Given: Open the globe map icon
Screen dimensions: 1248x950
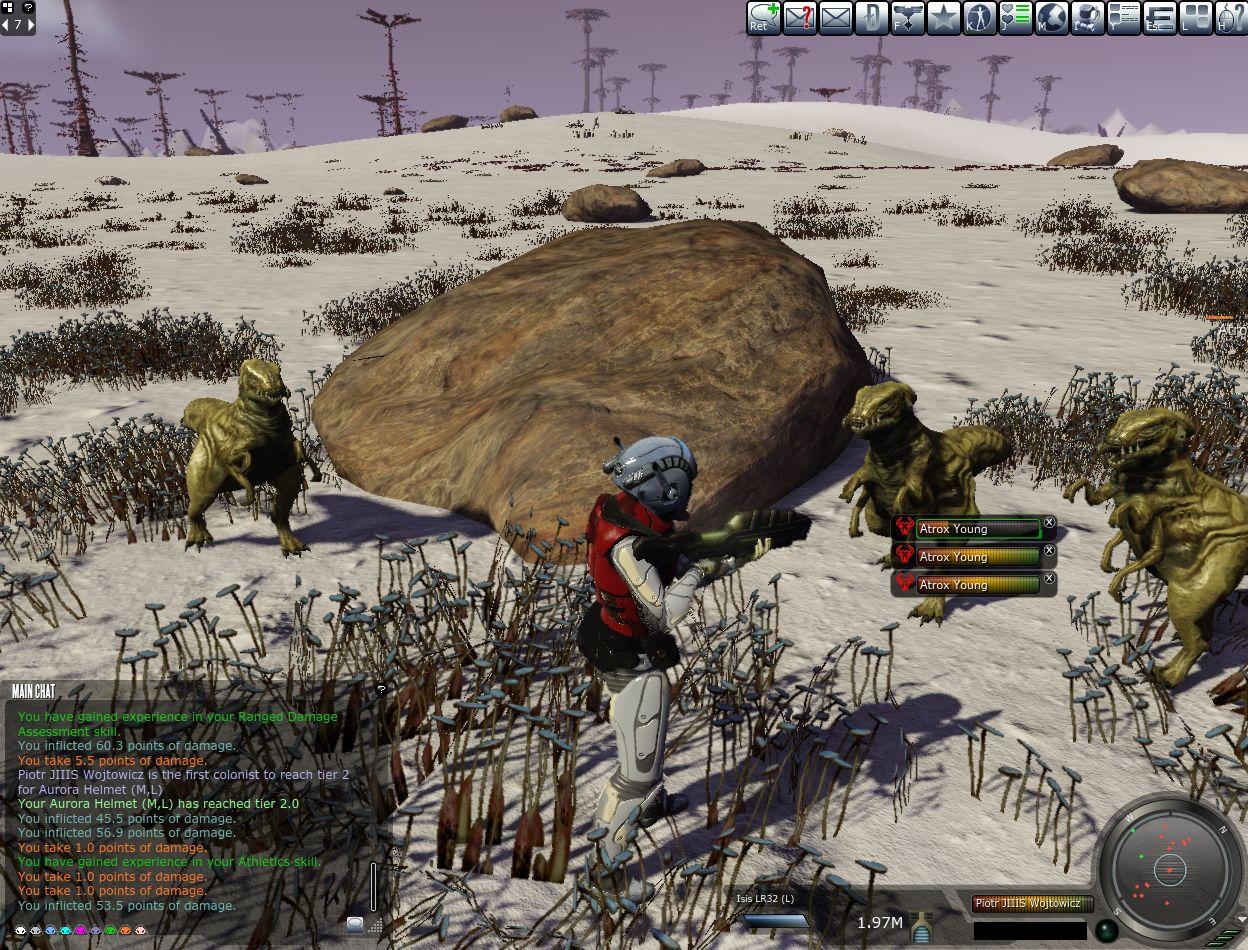Looking at the screenshot, I should pos(1051,17).
